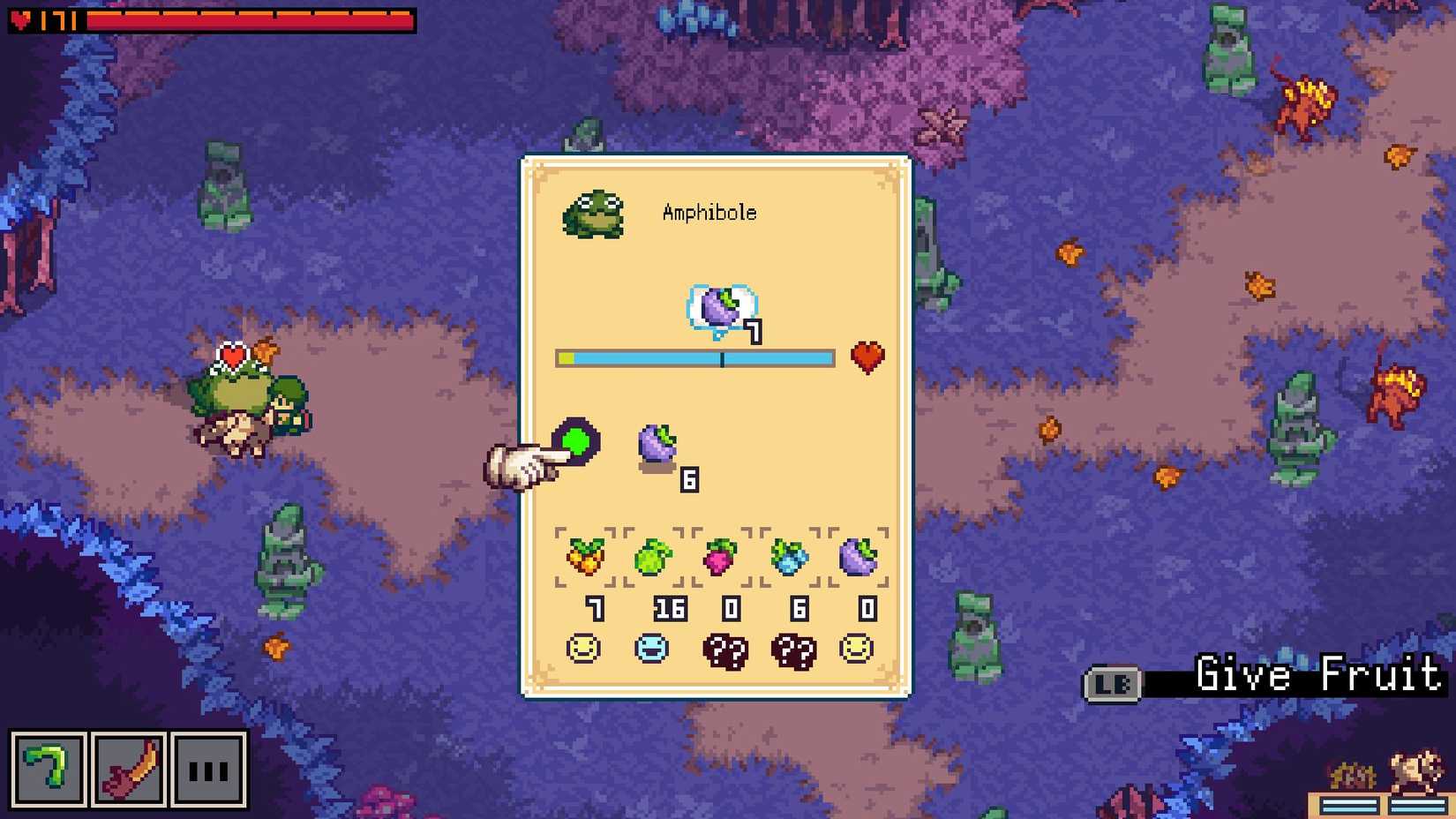Expand the blue happy face reaction under the apple
1456x819 pixels.
pyautogui.click(x=653, y=650)
